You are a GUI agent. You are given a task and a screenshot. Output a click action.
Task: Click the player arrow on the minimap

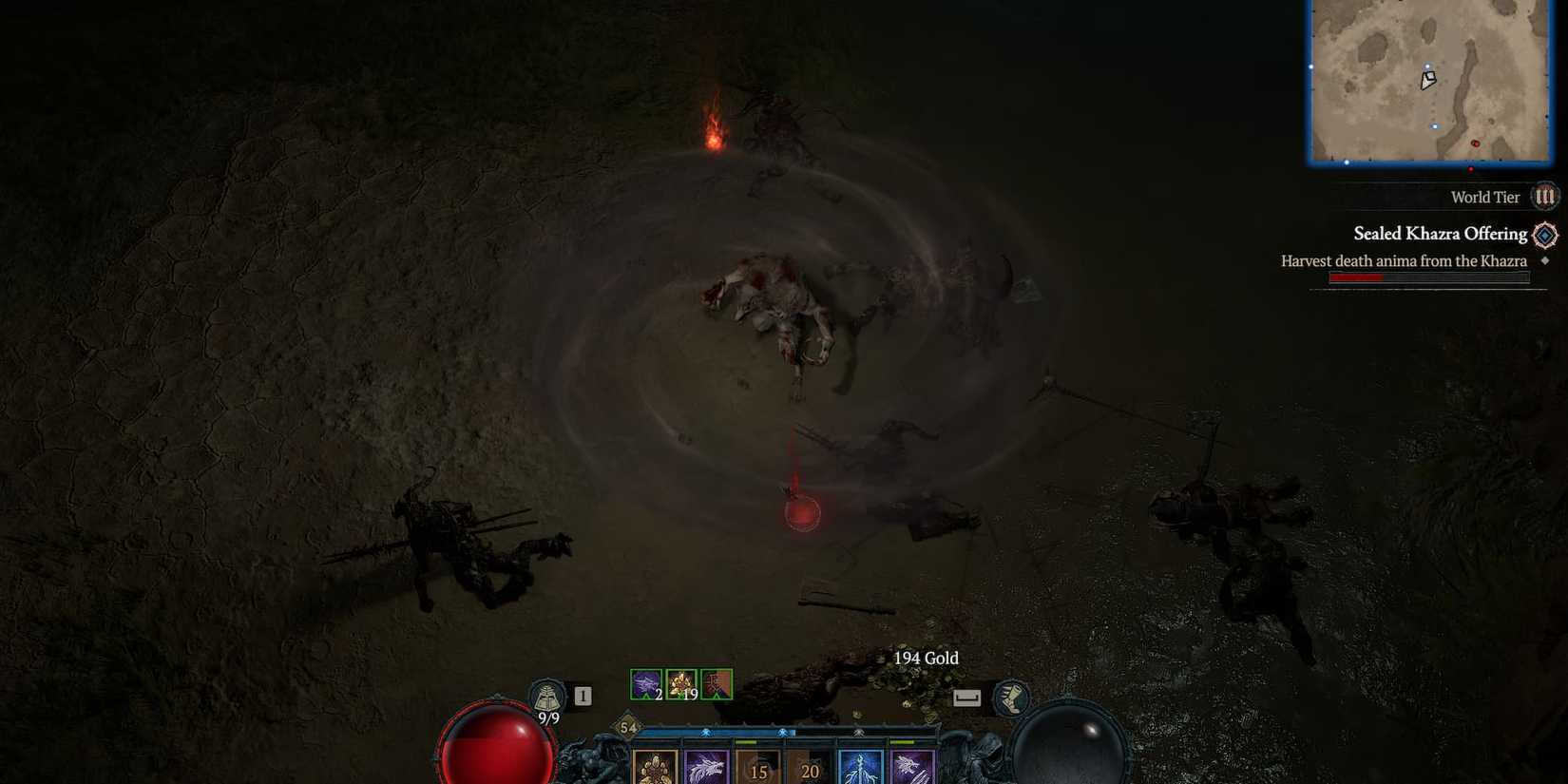click(x=1426, y=81)
